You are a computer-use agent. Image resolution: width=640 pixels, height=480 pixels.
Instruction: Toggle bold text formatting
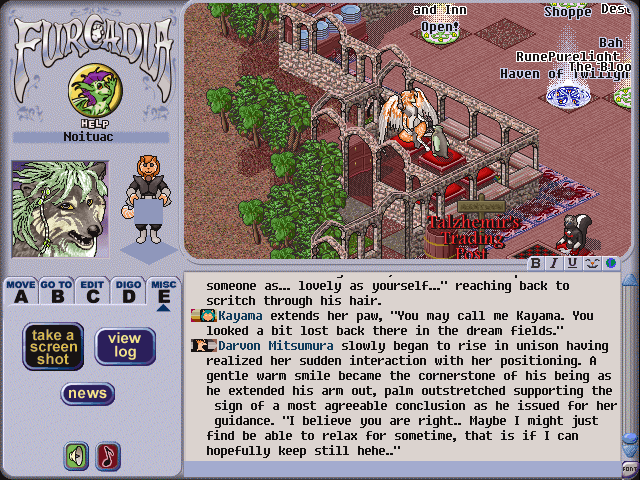536,264
